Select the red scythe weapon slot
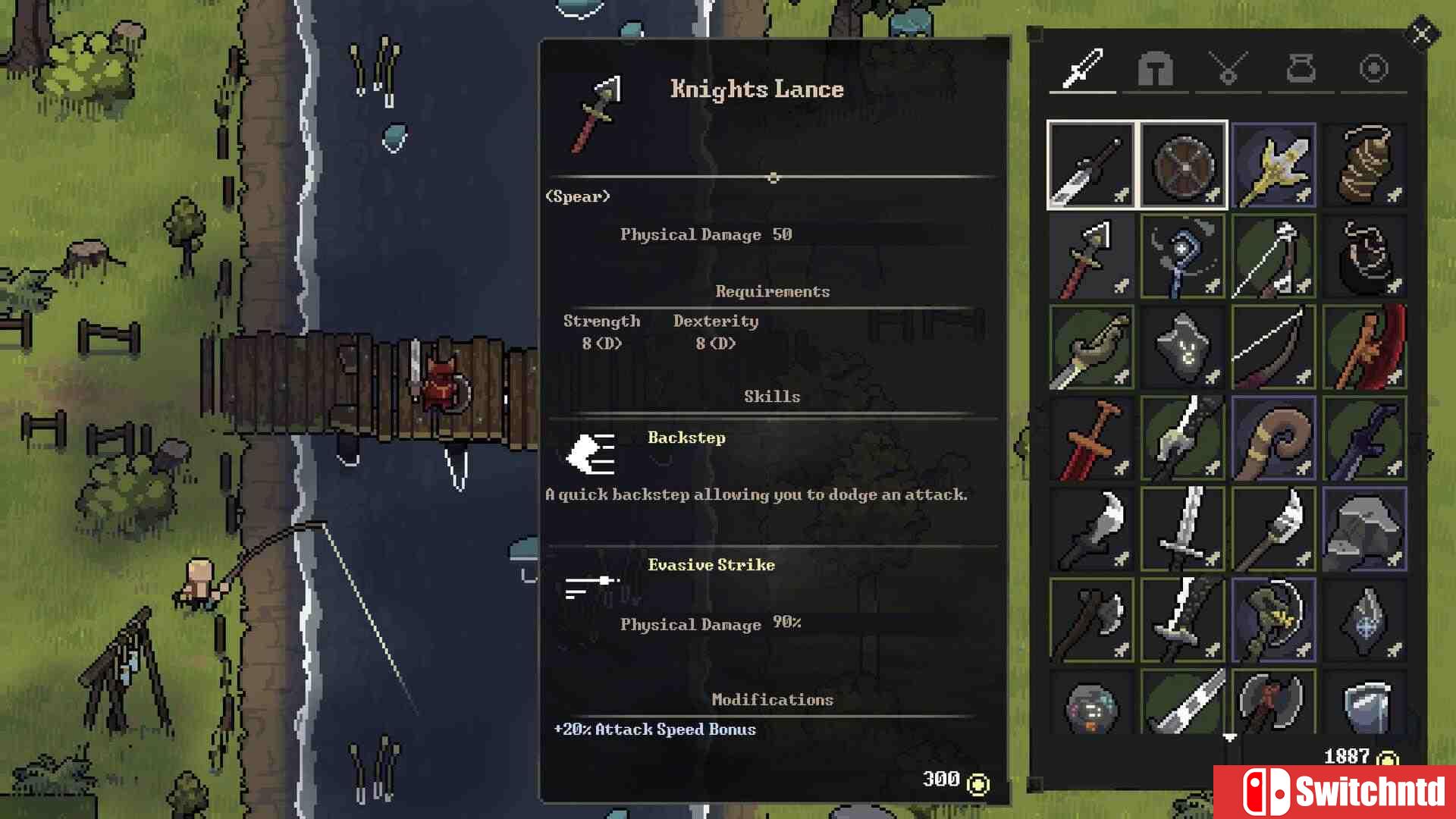Viewport: 1456px width, 819px height. click(x=1364, y=347)
